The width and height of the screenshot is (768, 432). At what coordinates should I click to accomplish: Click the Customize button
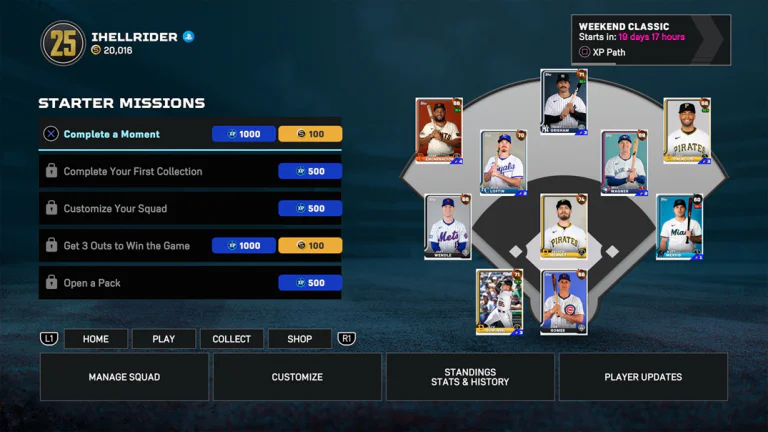[x=297, y=377]
